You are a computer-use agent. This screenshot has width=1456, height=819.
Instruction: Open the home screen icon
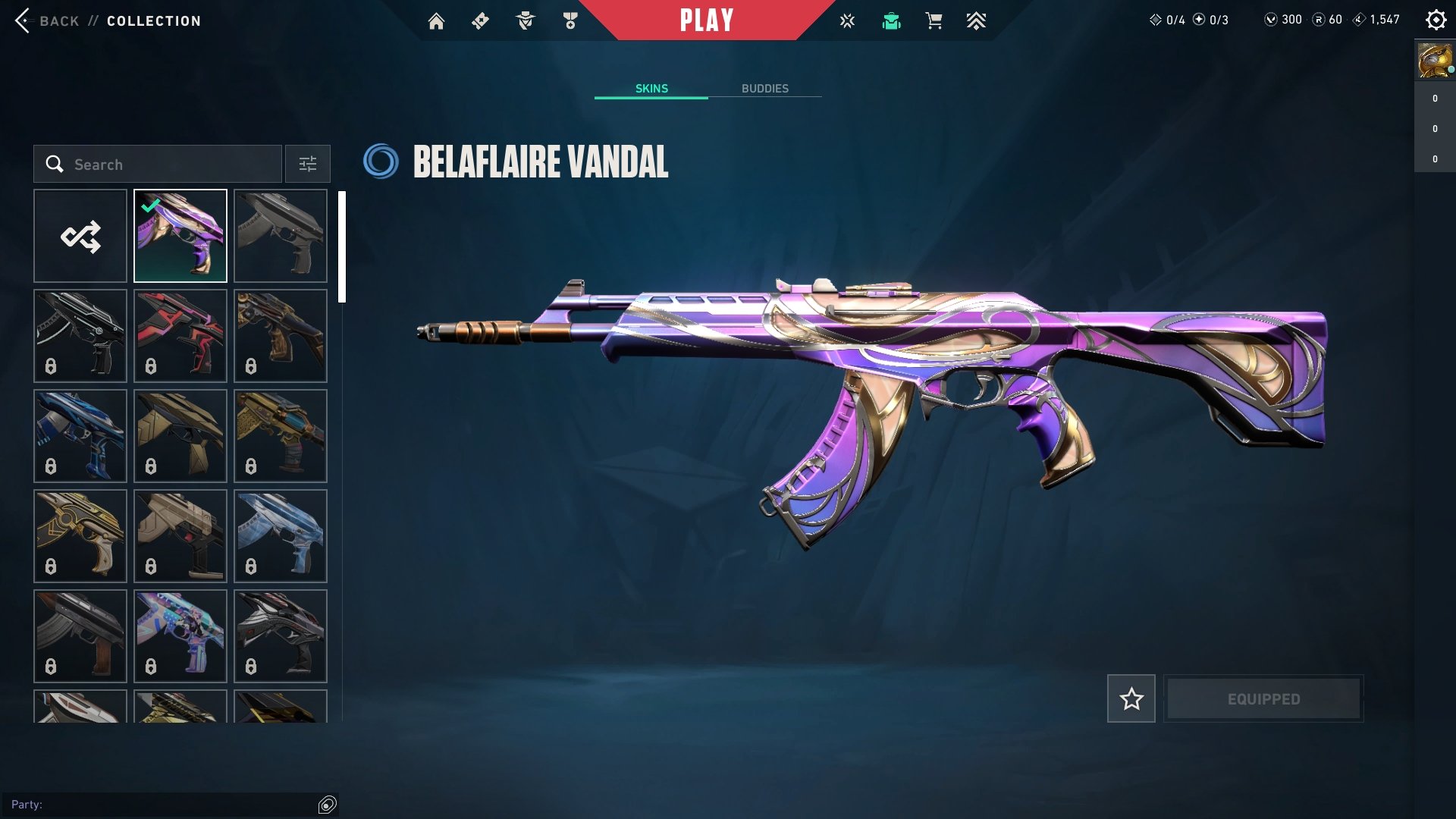[x=436, y=21]
